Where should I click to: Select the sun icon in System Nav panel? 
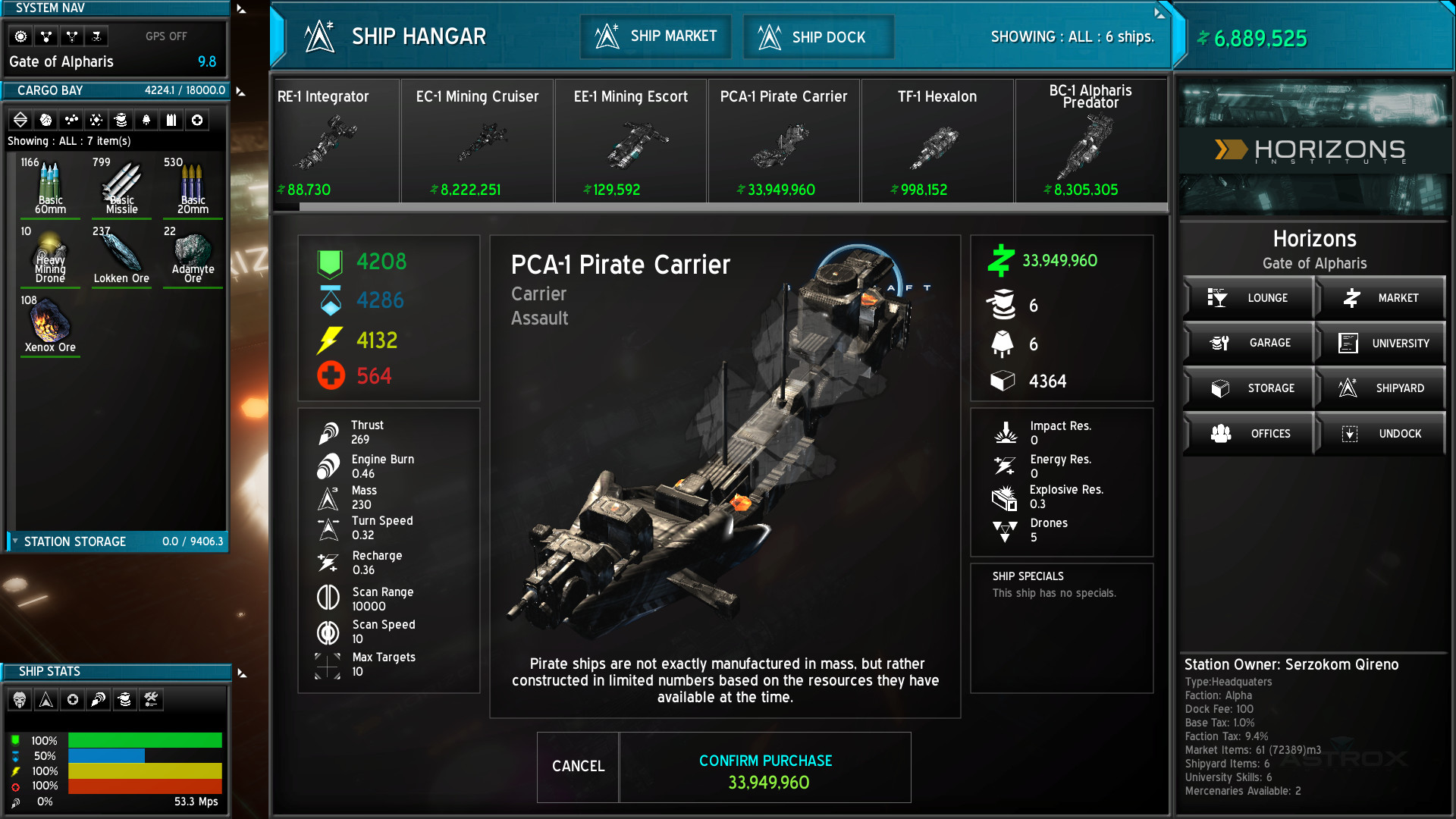point(20,36)
